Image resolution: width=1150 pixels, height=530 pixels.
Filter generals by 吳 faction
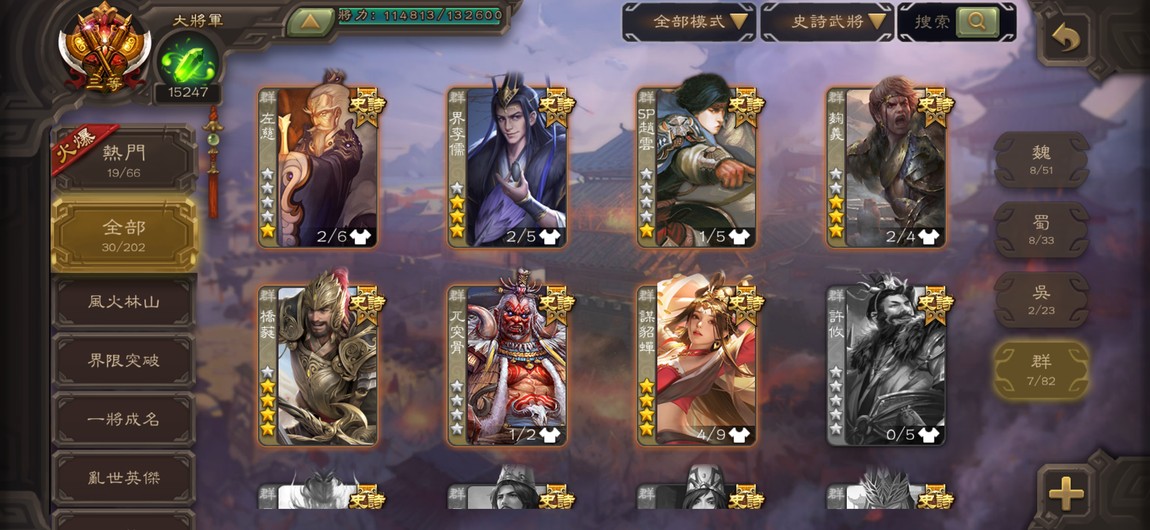pyautogui.click(x=1041, y=299)
